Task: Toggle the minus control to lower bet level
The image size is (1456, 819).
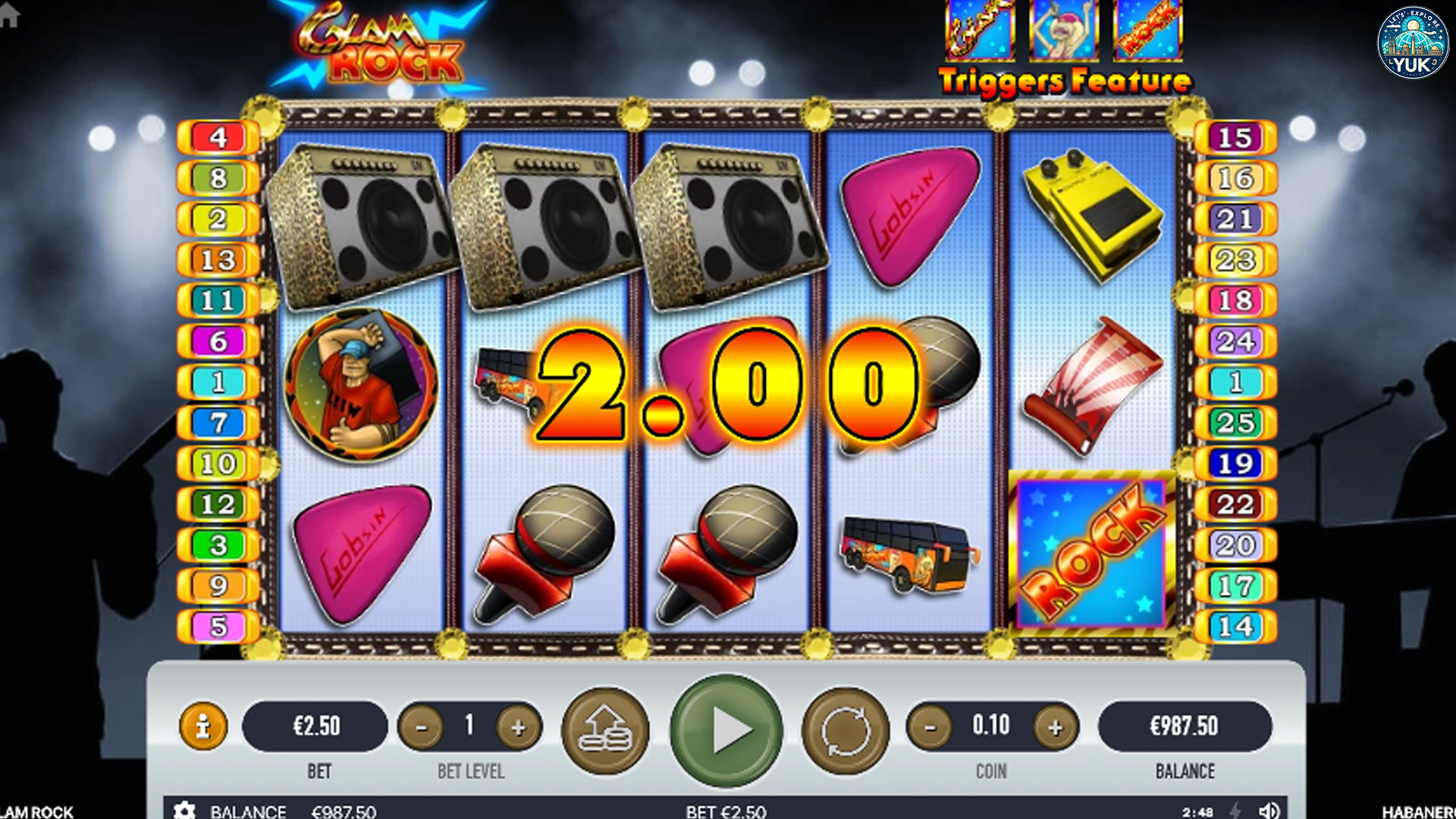Action: point(422,726)
